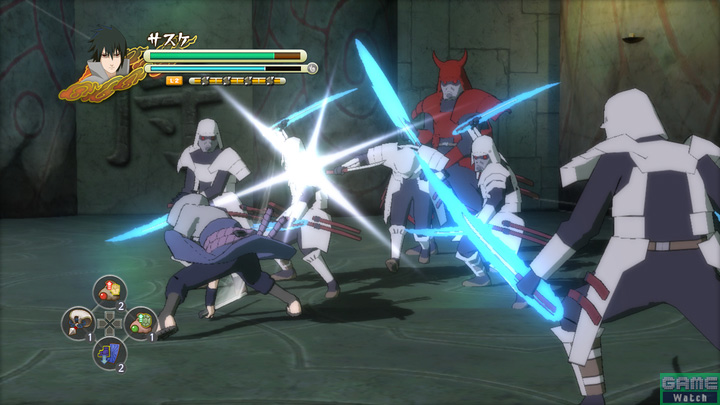The height and width of the screenshot is (405, 720).
Task: Open the GAME Watch watermark logo
Action: [689, 388]
